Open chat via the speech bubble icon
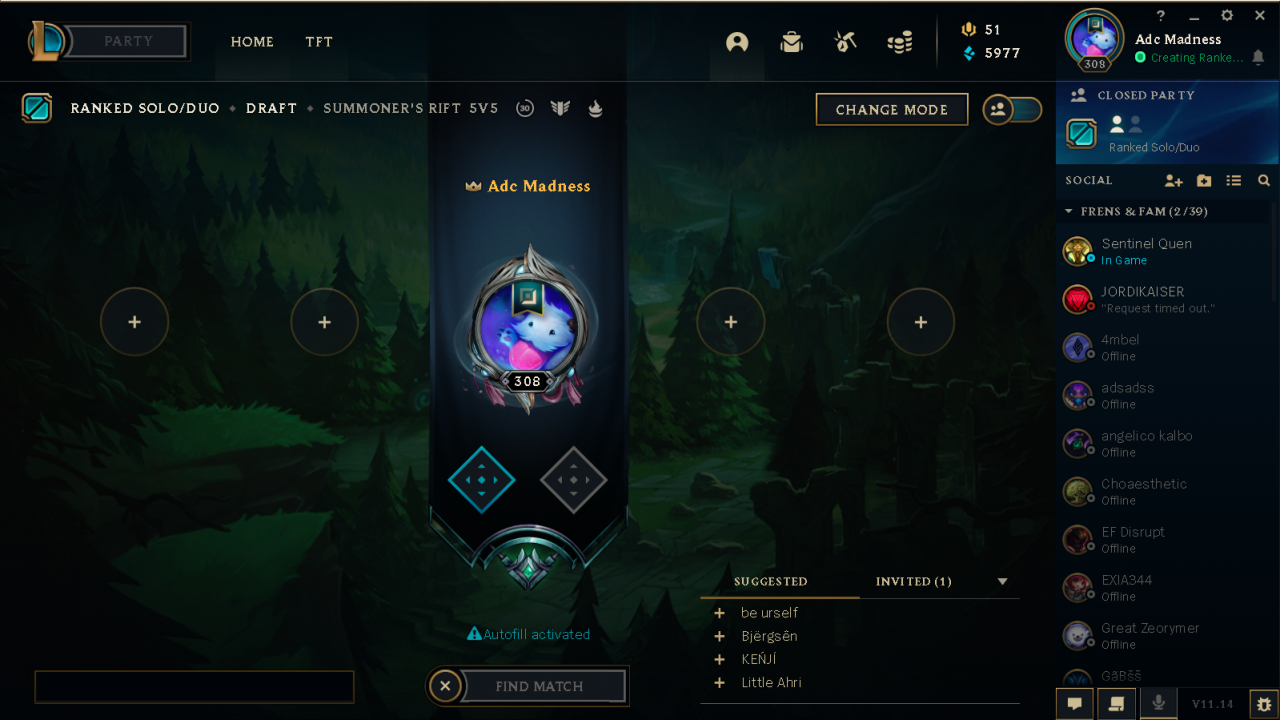The width and height of the screenshot is (1280, 720). click(1074, 704)
